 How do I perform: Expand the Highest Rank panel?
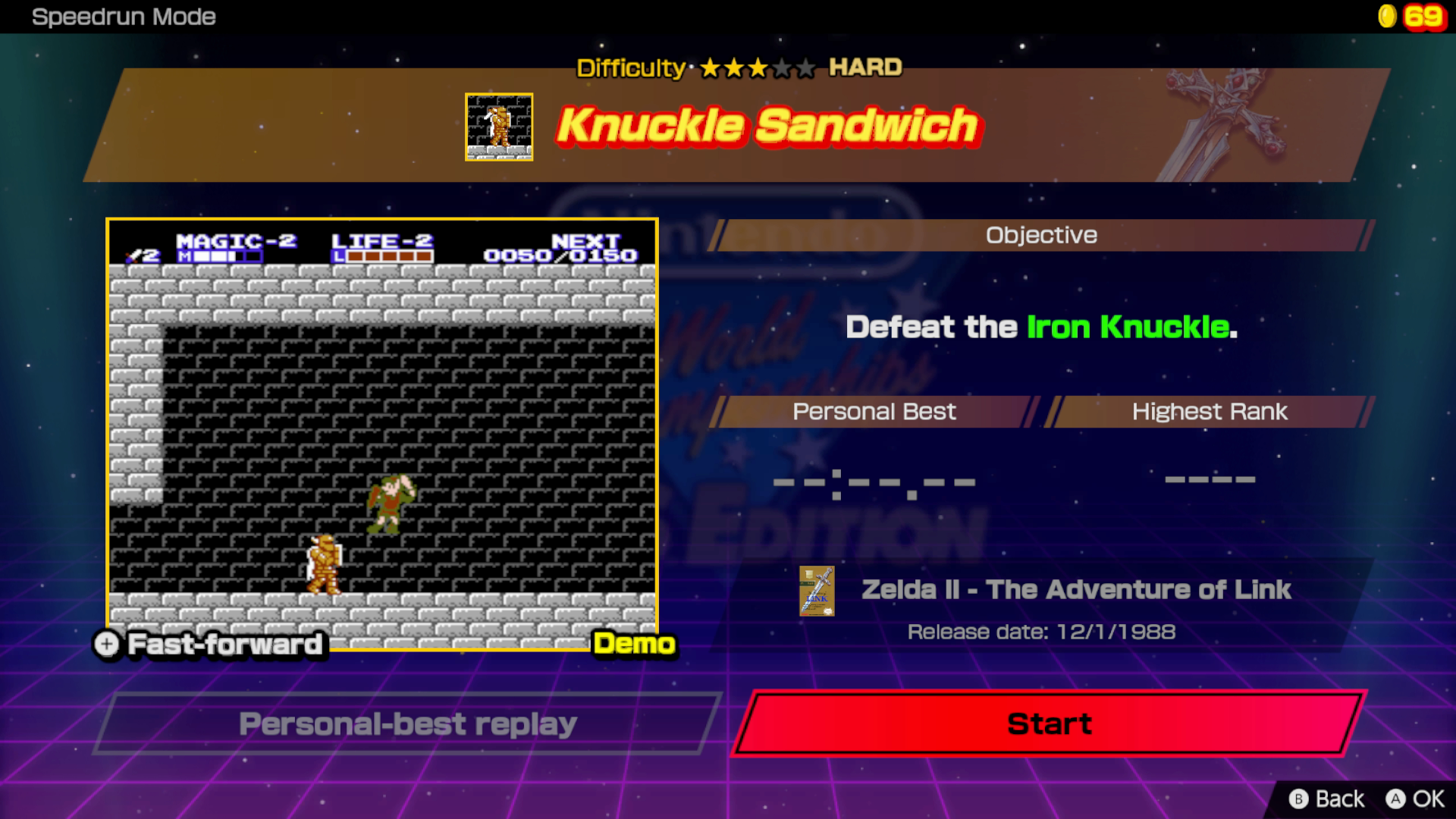[x=1209, y=412]
